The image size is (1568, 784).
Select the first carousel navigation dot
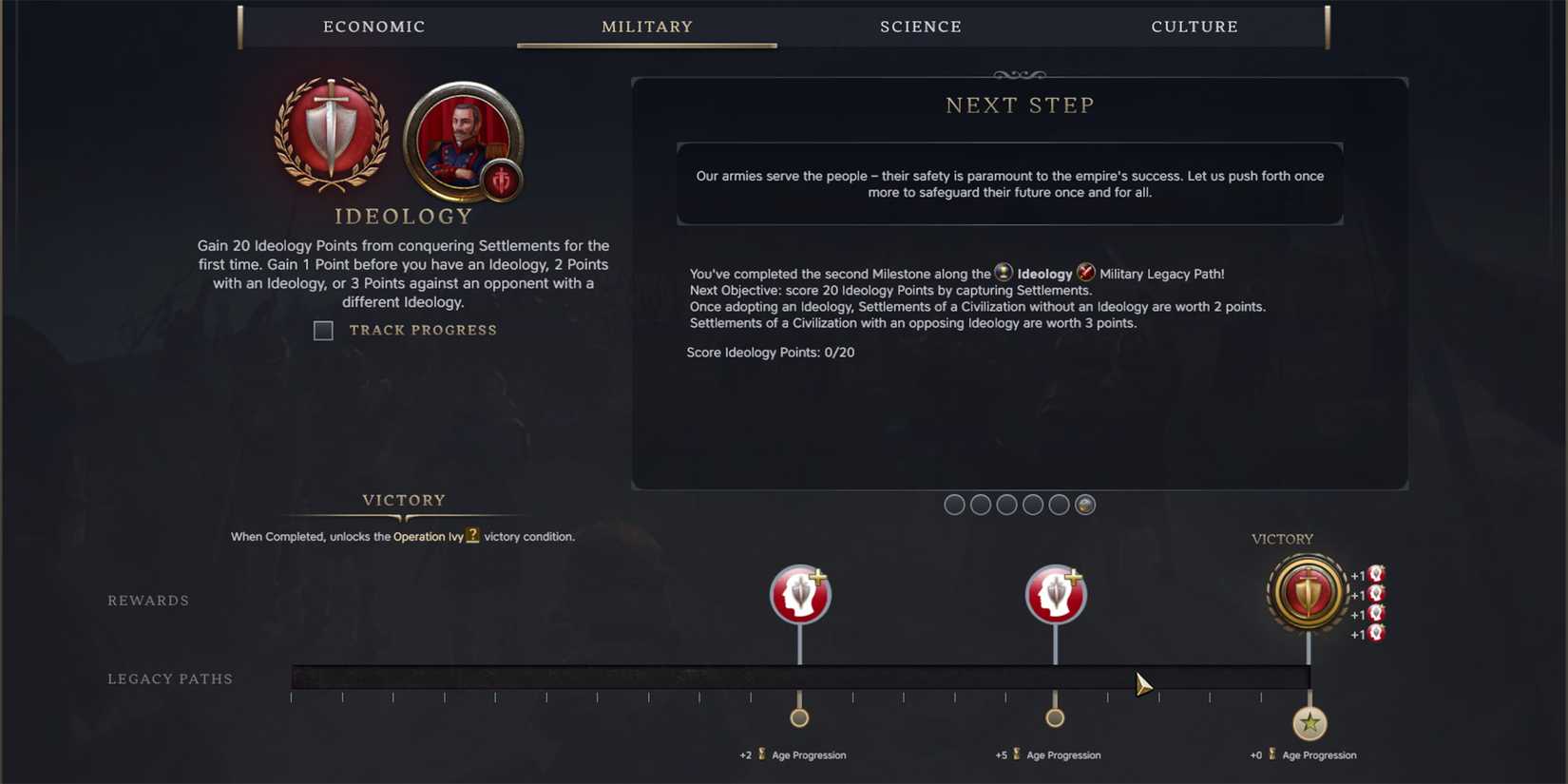954,505
